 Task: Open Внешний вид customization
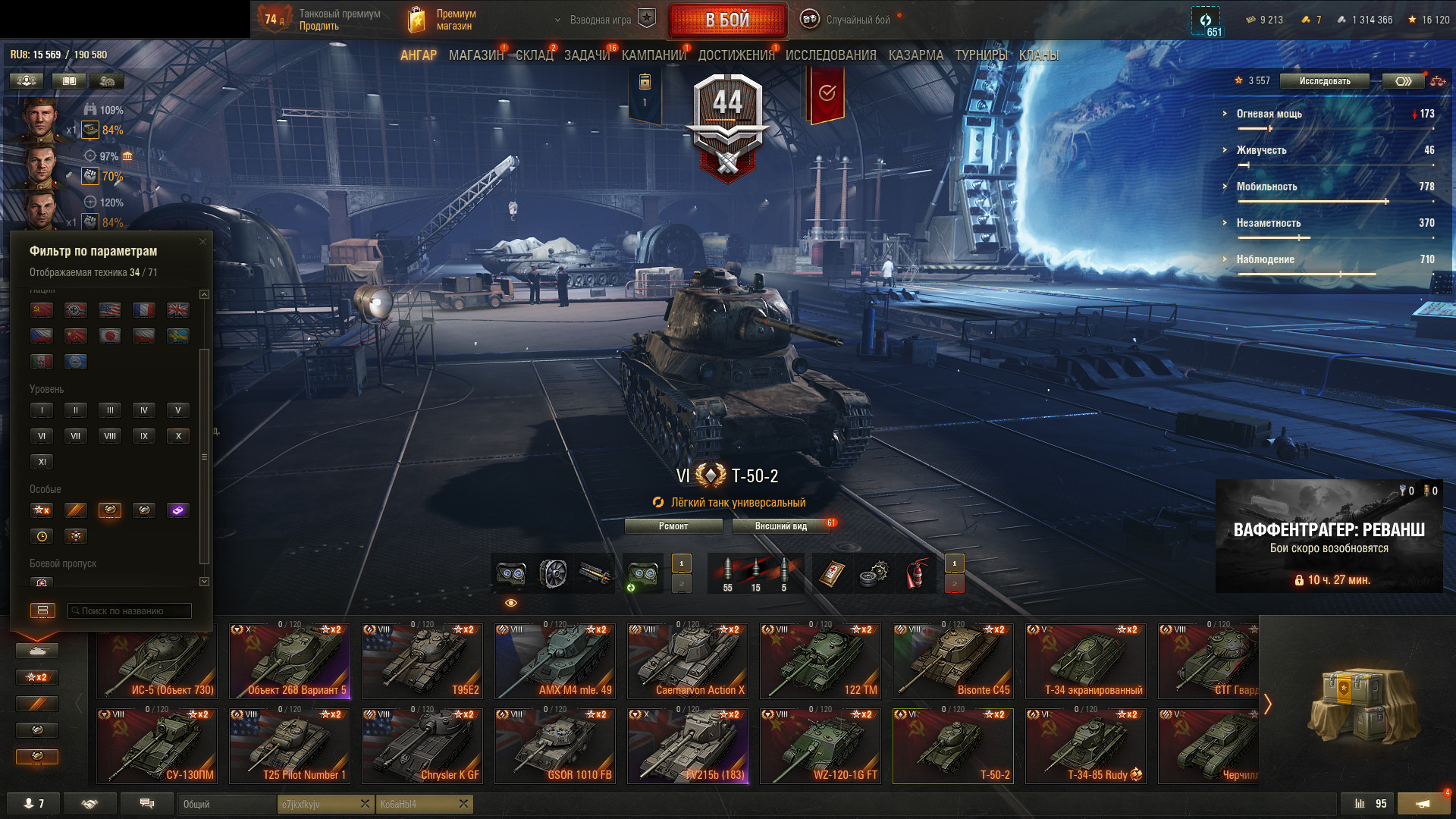coord(780,526)
